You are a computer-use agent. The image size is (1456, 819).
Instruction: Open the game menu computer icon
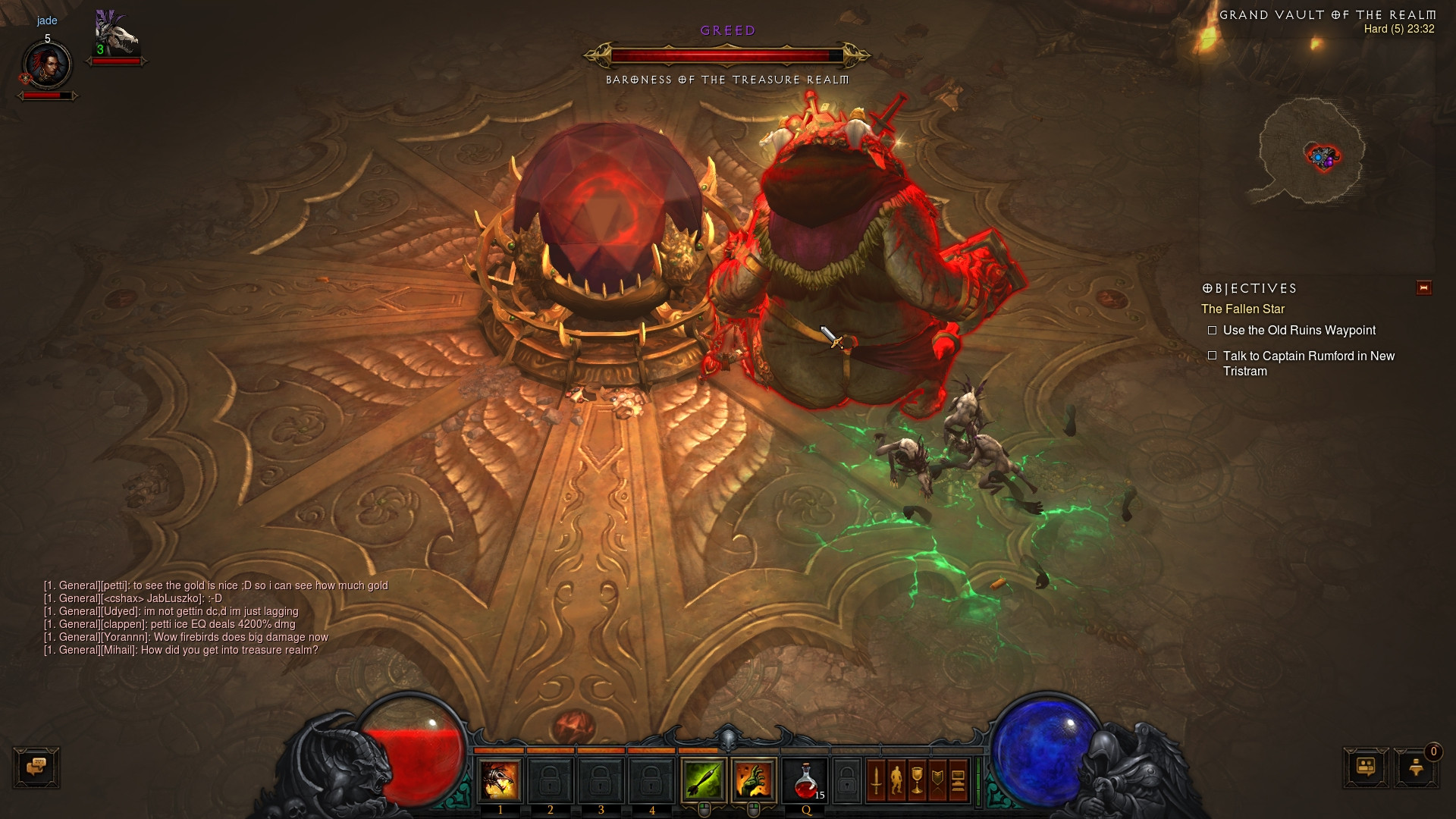click(958, 780)
